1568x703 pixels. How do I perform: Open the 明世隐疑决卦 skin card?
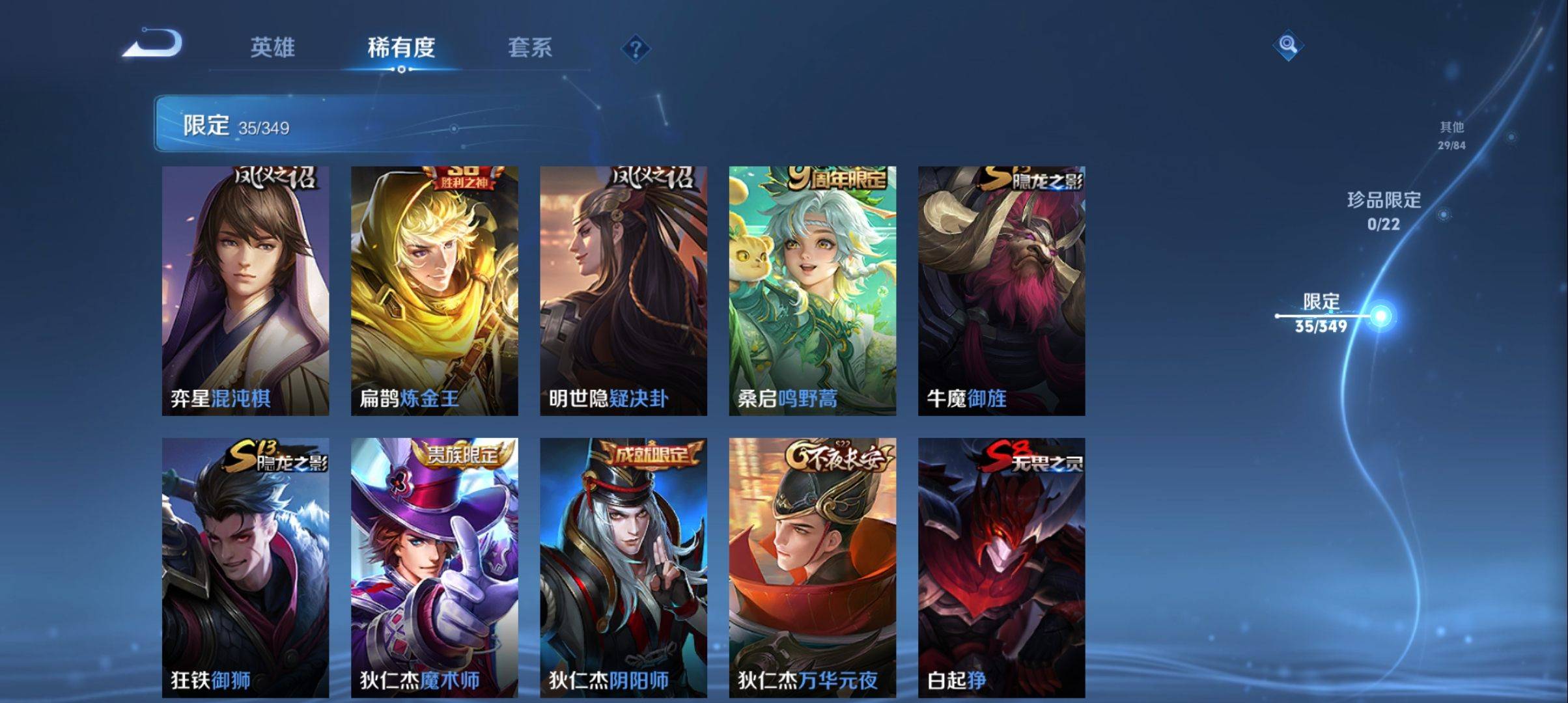coord(623,290)
